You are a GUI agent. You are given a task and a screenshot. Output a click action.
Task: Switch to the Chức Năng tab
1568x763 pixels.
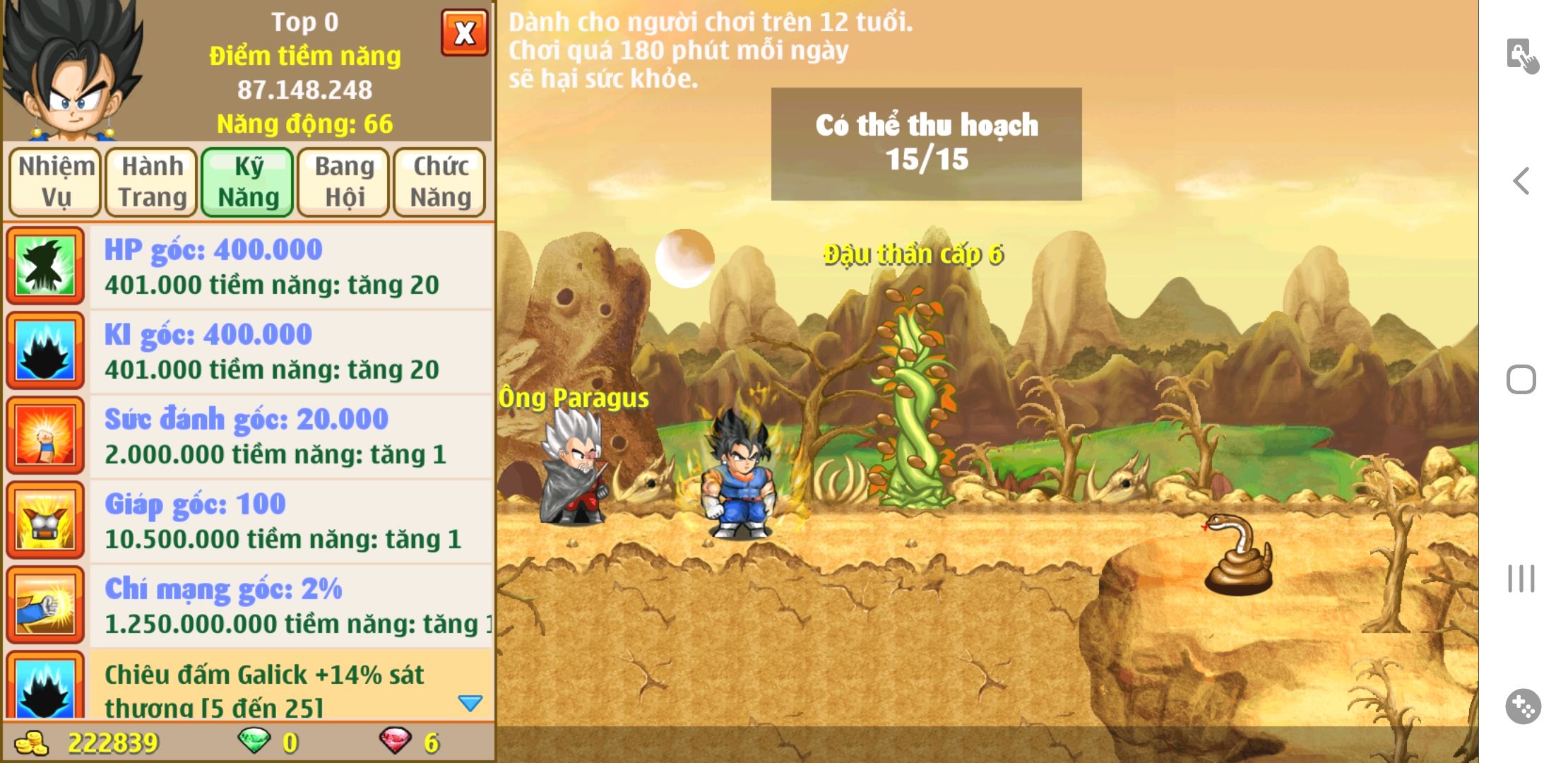click(440, 182)
